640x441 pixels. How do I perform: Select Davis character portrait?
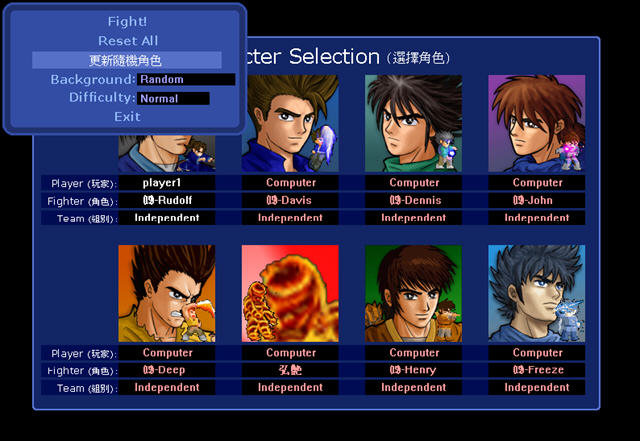point(290,123)
